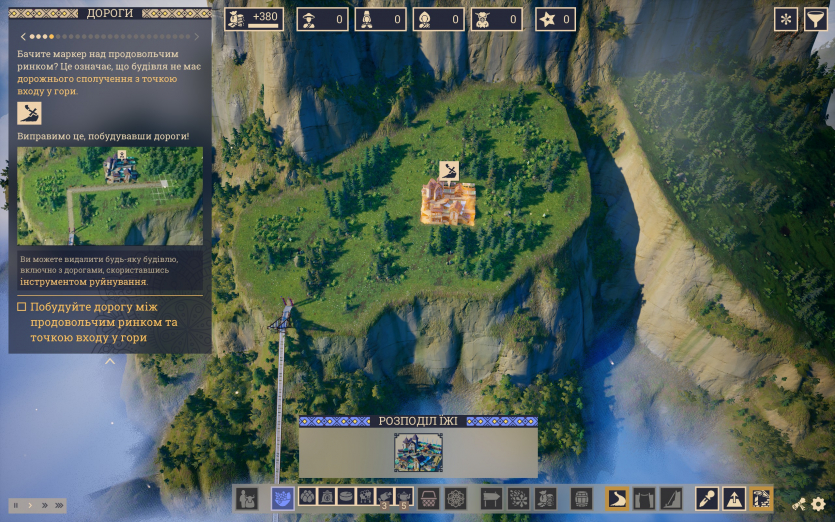The width and height of the screenshot is (835, 522).
Task: Toggle the snowflake season button
Action: (786, 19)
